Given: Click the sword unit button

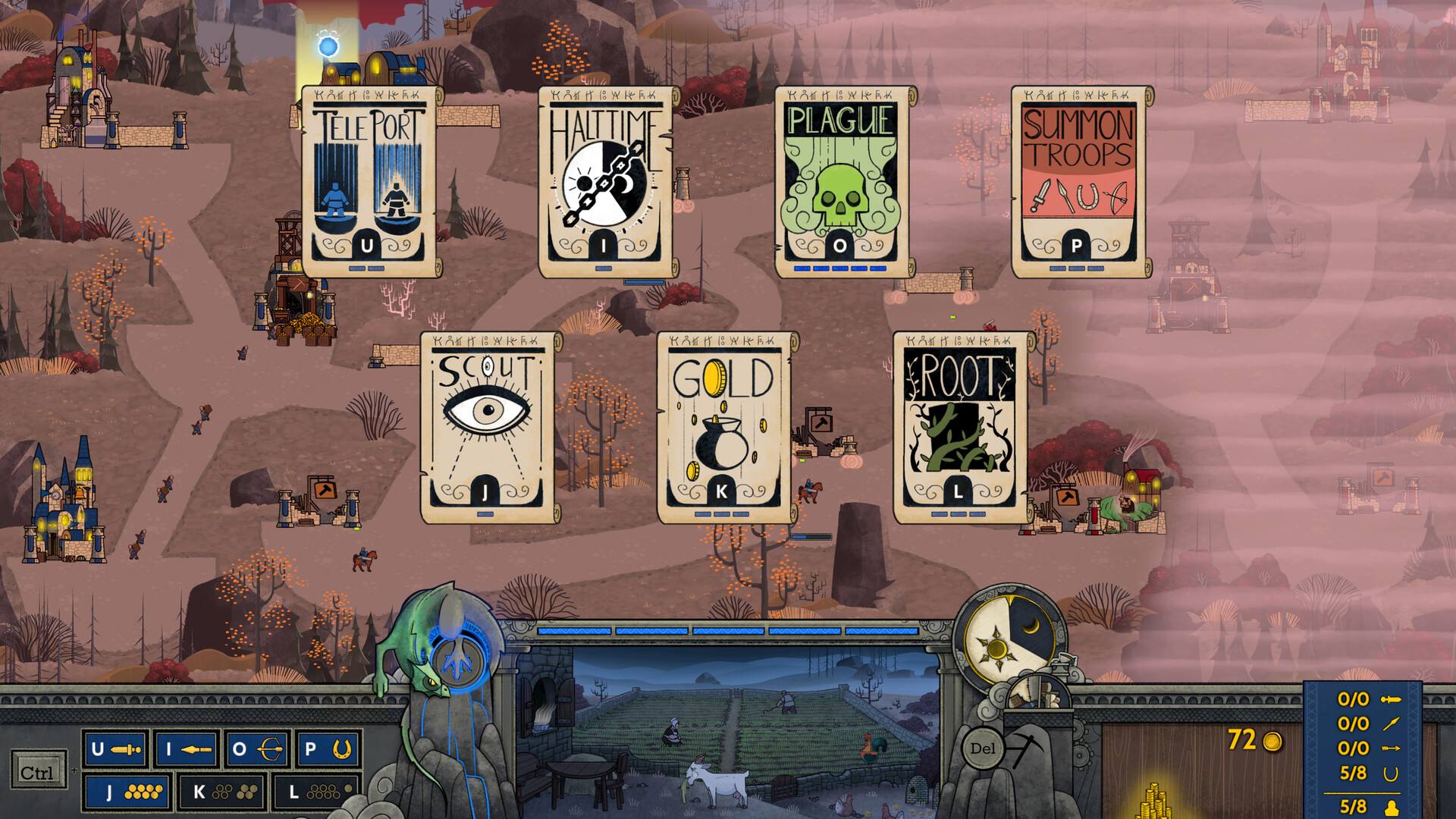Looking at the screenshot, I should [116, 750].
